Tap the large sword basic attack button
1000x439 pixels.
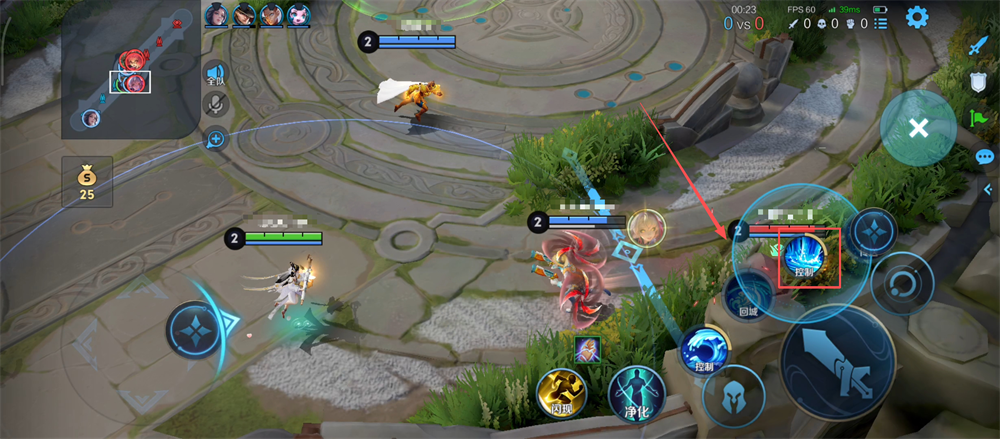(x=837, y=361)
